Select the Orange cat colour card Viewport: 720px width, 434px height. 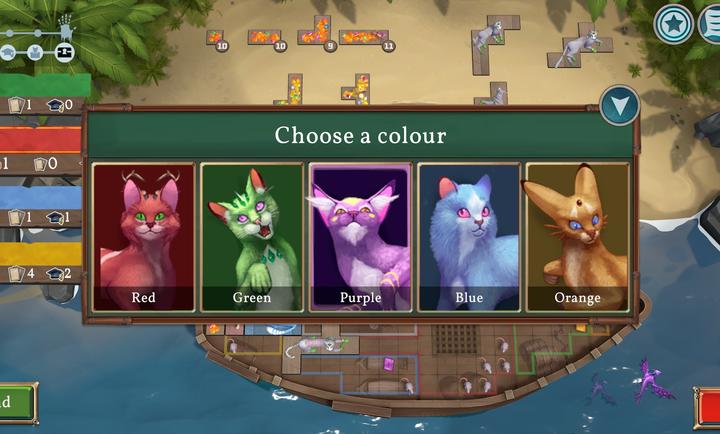577,236
